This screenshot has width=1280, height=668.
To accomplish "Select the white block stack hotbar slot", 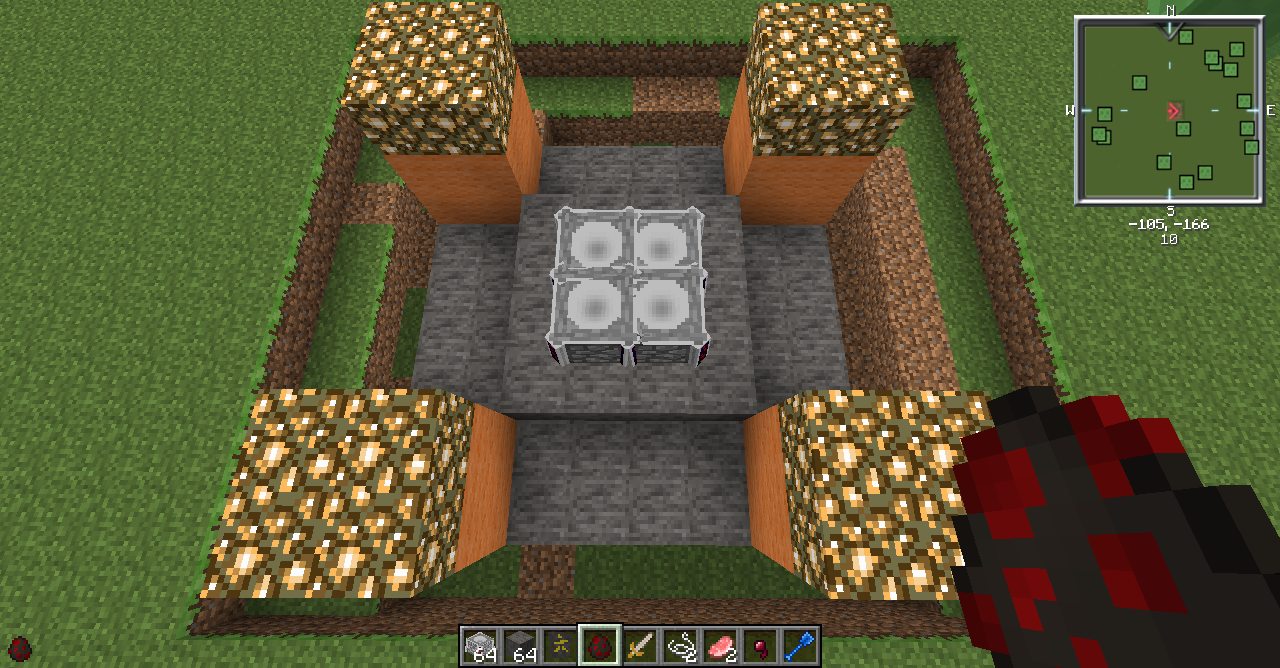I will point(481,645).
